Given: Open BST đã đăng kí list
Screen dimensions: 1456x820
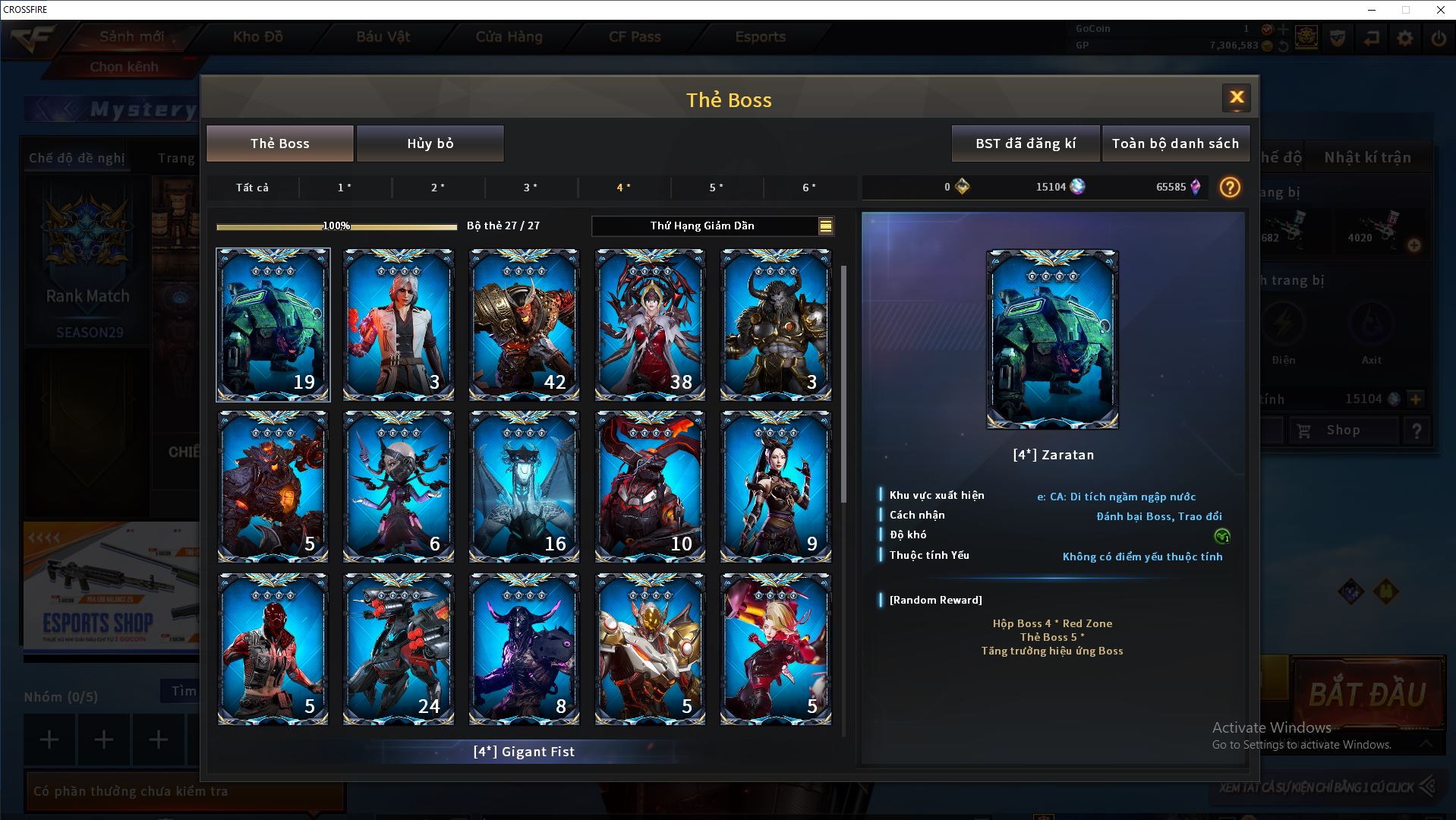Looking at the screenshot, I should pyautogui.click(x=1025, y=143).
